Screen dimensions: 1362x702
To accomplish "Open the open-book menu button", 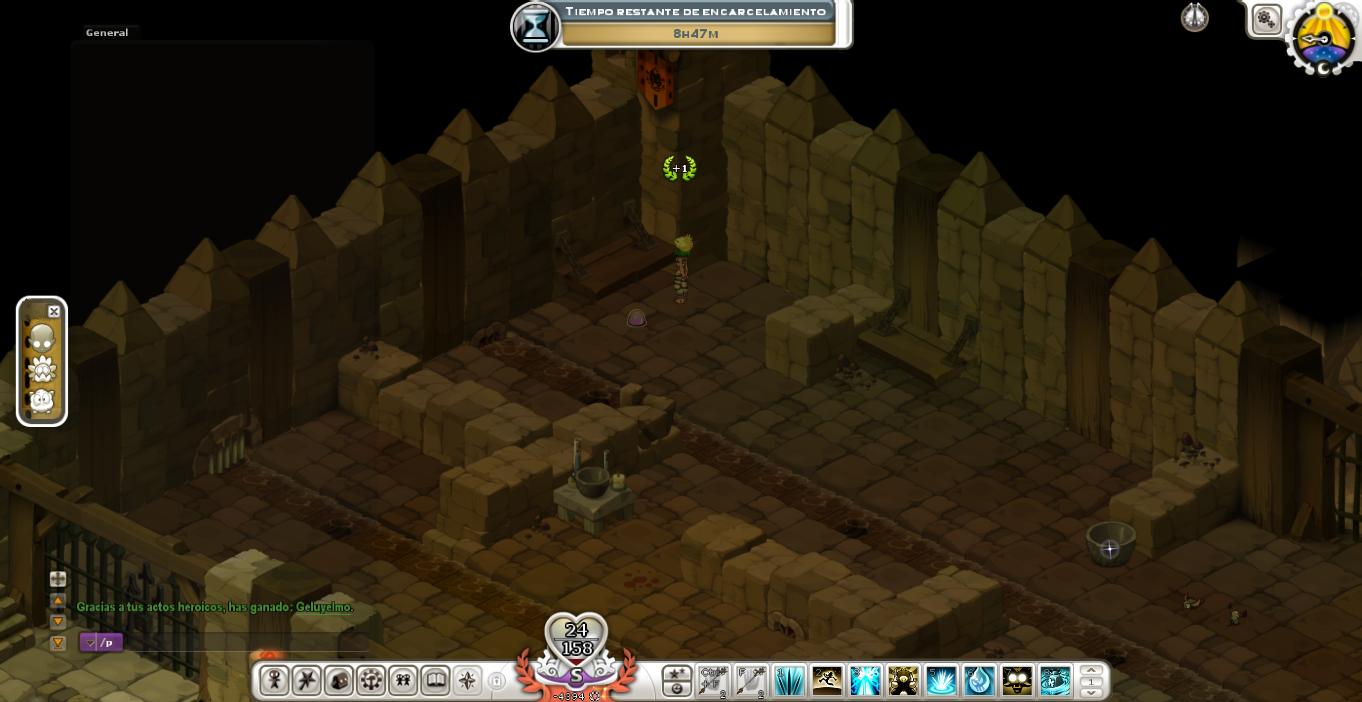I will coord(435,680).
